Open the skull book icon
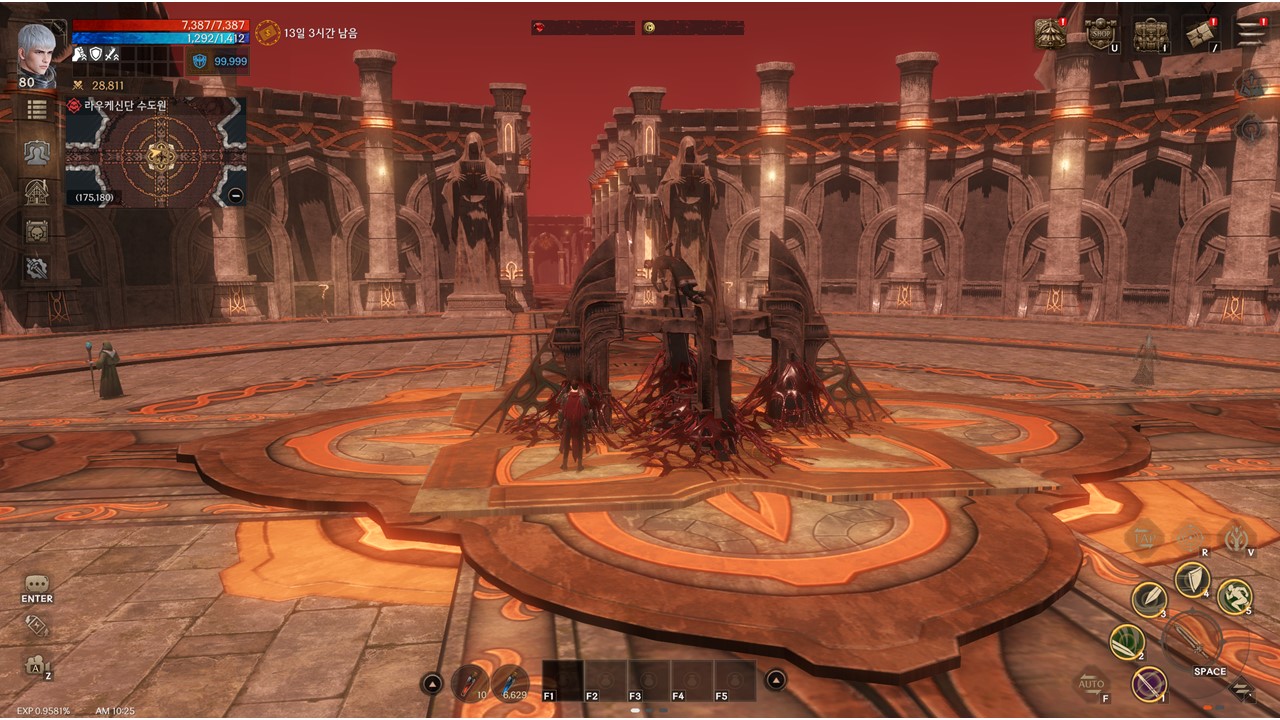Viewport: 1280px width, 720px height. coord(37,231)
